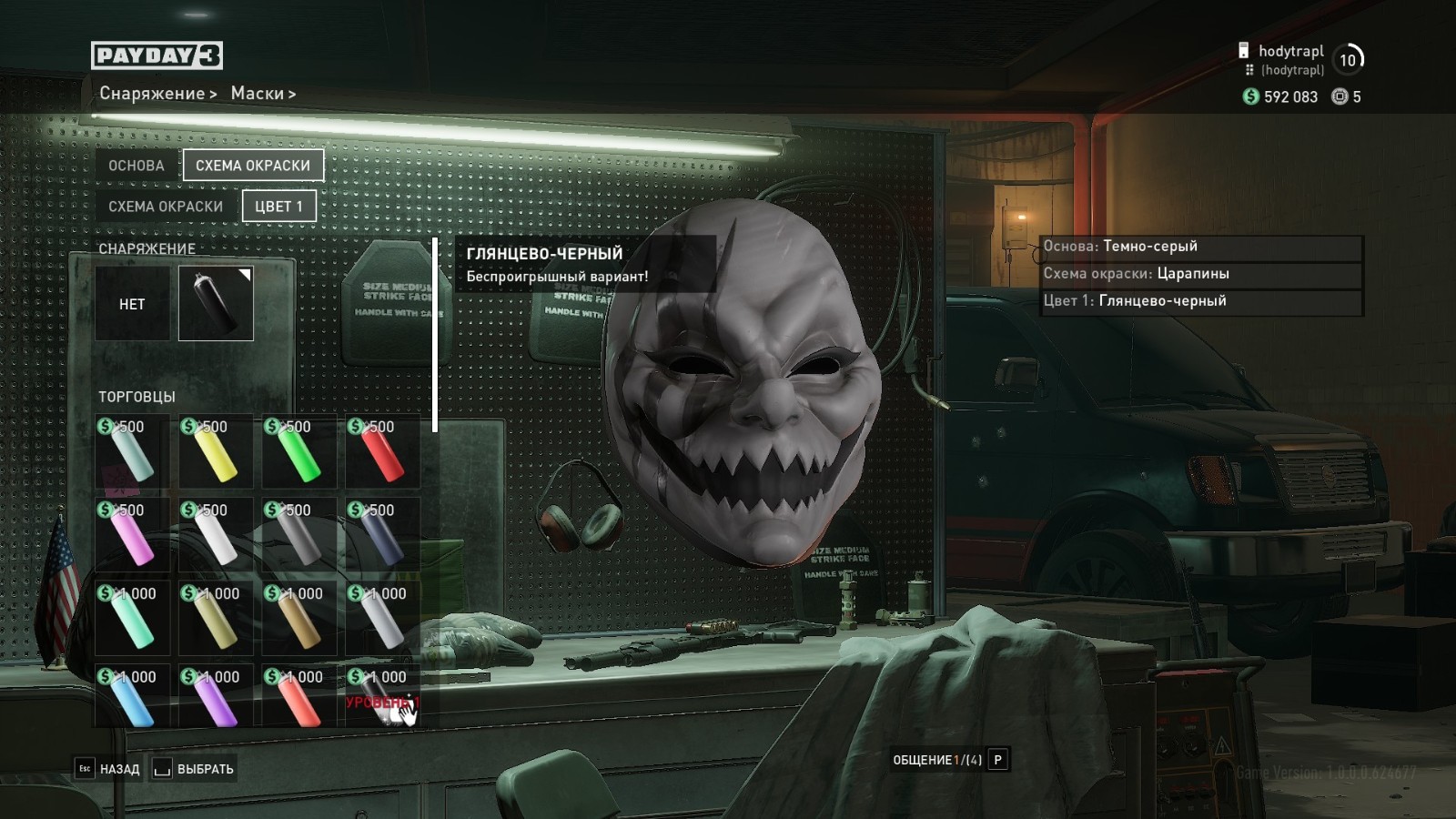This screenshot has height=819, width=1456.
Task: Go back with the НАЗАД button
Action: click(109, 769)
